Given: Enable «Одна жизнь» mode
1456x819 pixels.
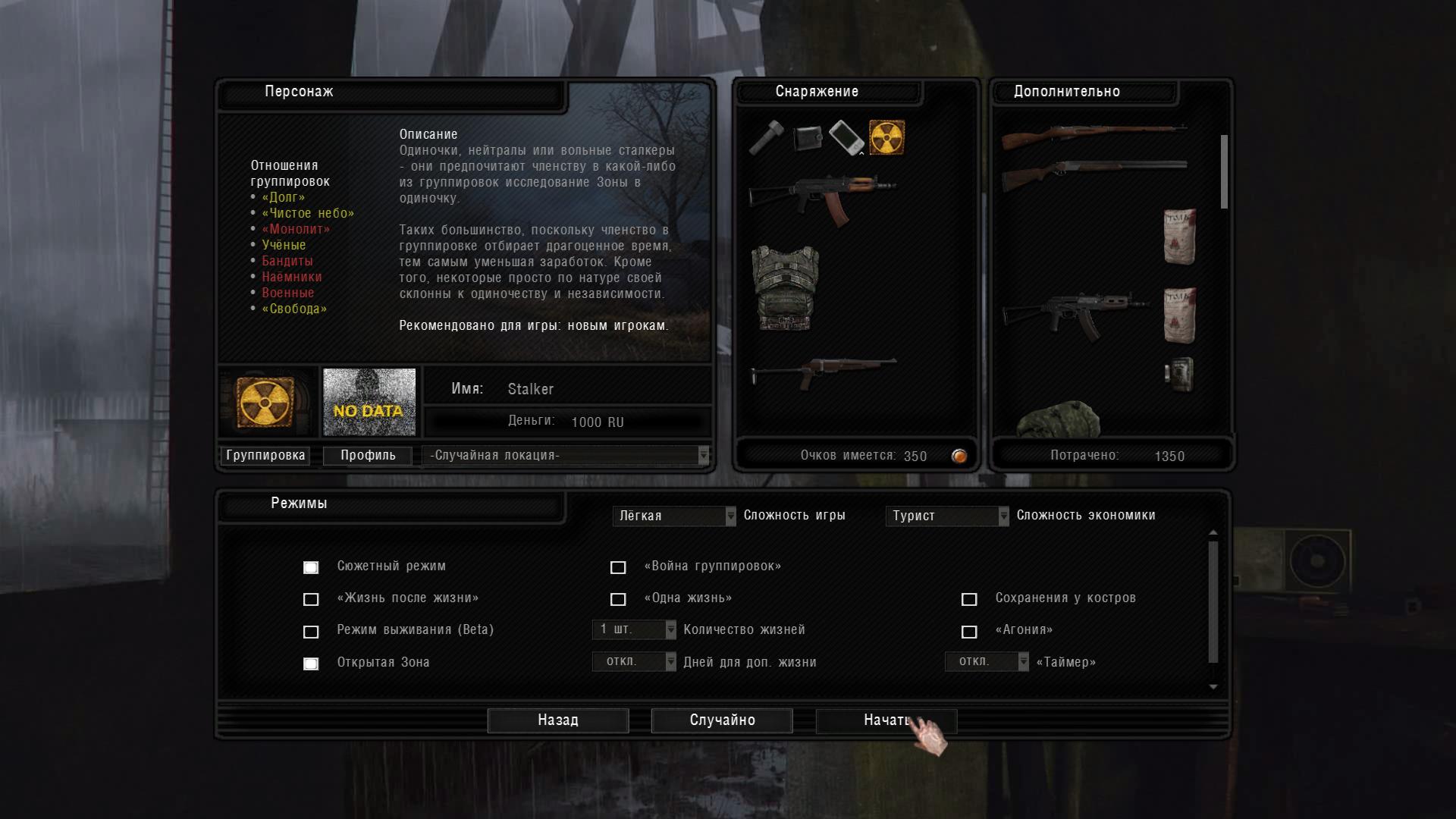Looking at the screenshot, I should (618, 599).
